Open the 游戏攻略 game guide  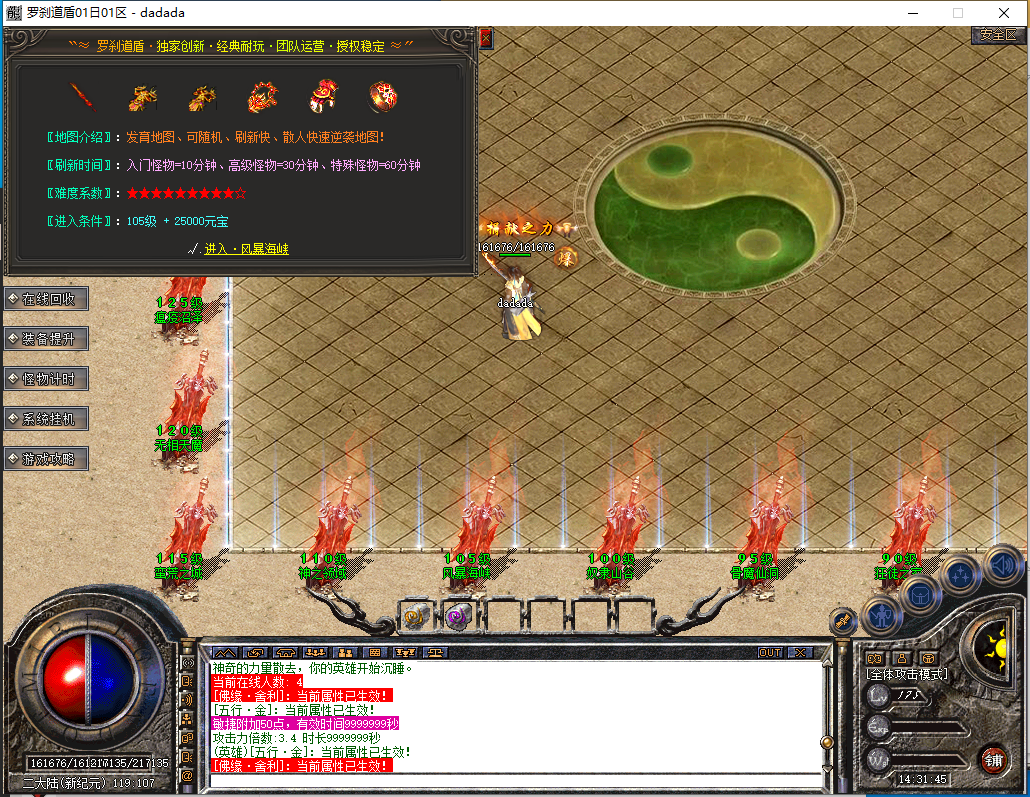coord(47,459)
